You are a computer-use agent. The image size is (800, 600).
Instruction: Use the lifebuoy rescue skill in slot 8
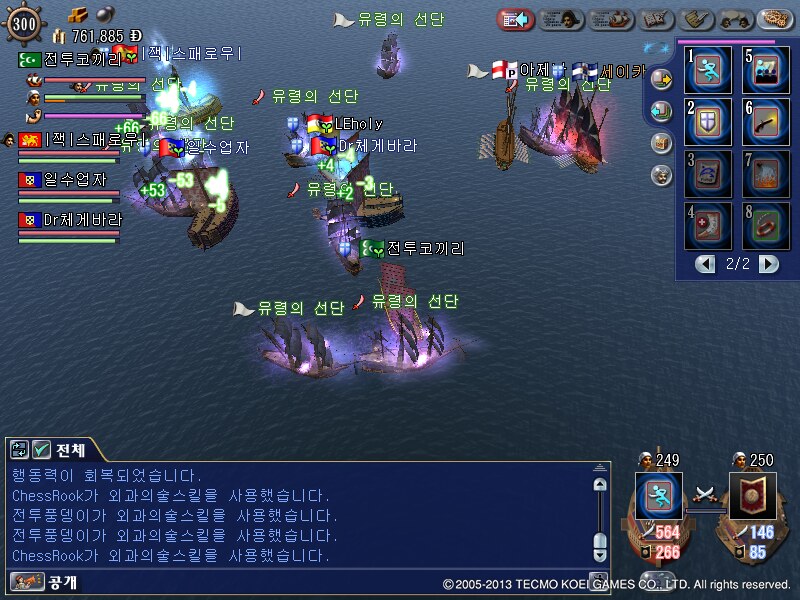[765, 226]
